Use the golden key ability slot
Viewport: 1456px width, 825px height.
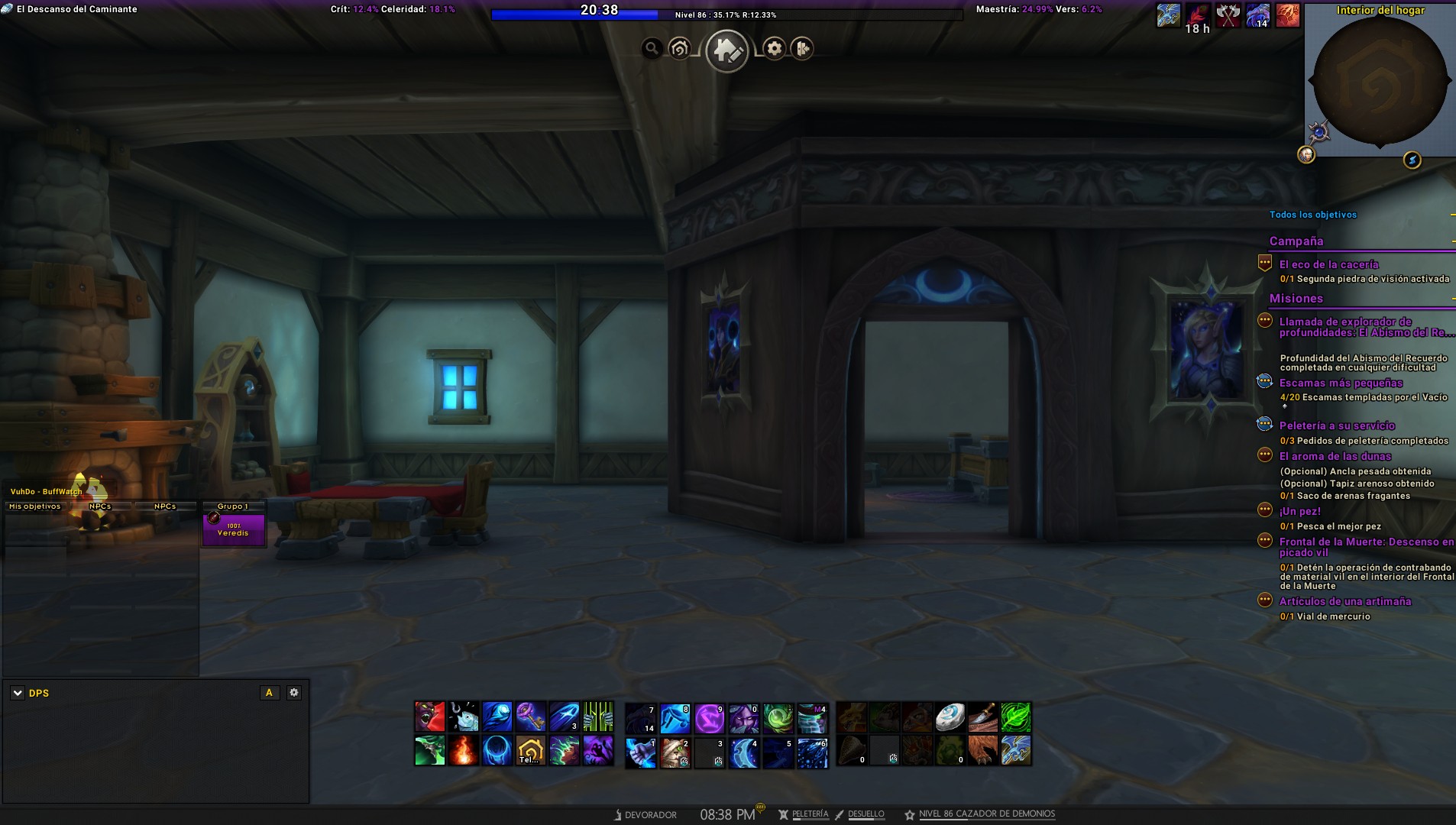530,717
